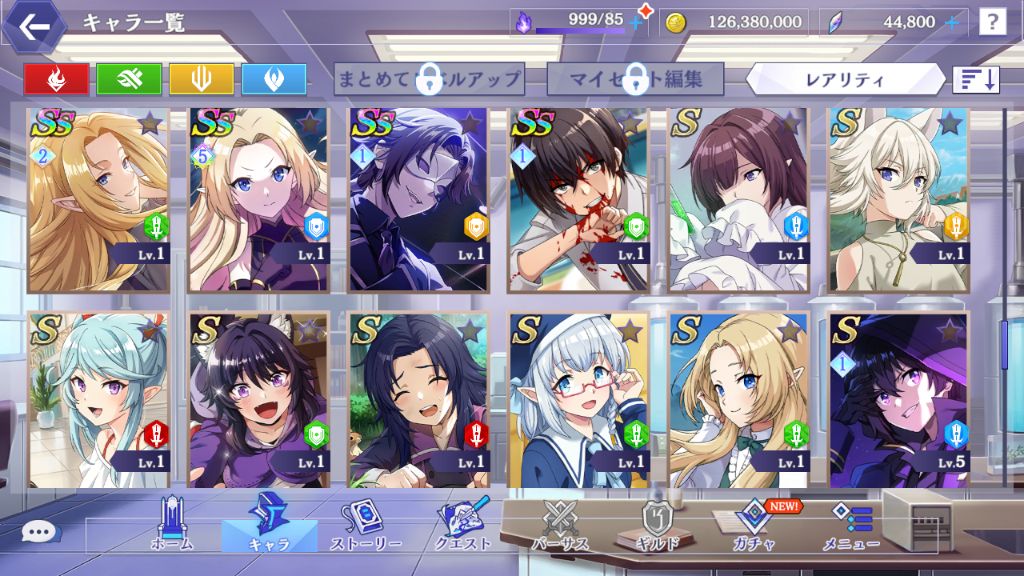The width and height of the screenshot is (1024, 576).
Task: Go back with the arrow button
Action: tap(34, 27)
